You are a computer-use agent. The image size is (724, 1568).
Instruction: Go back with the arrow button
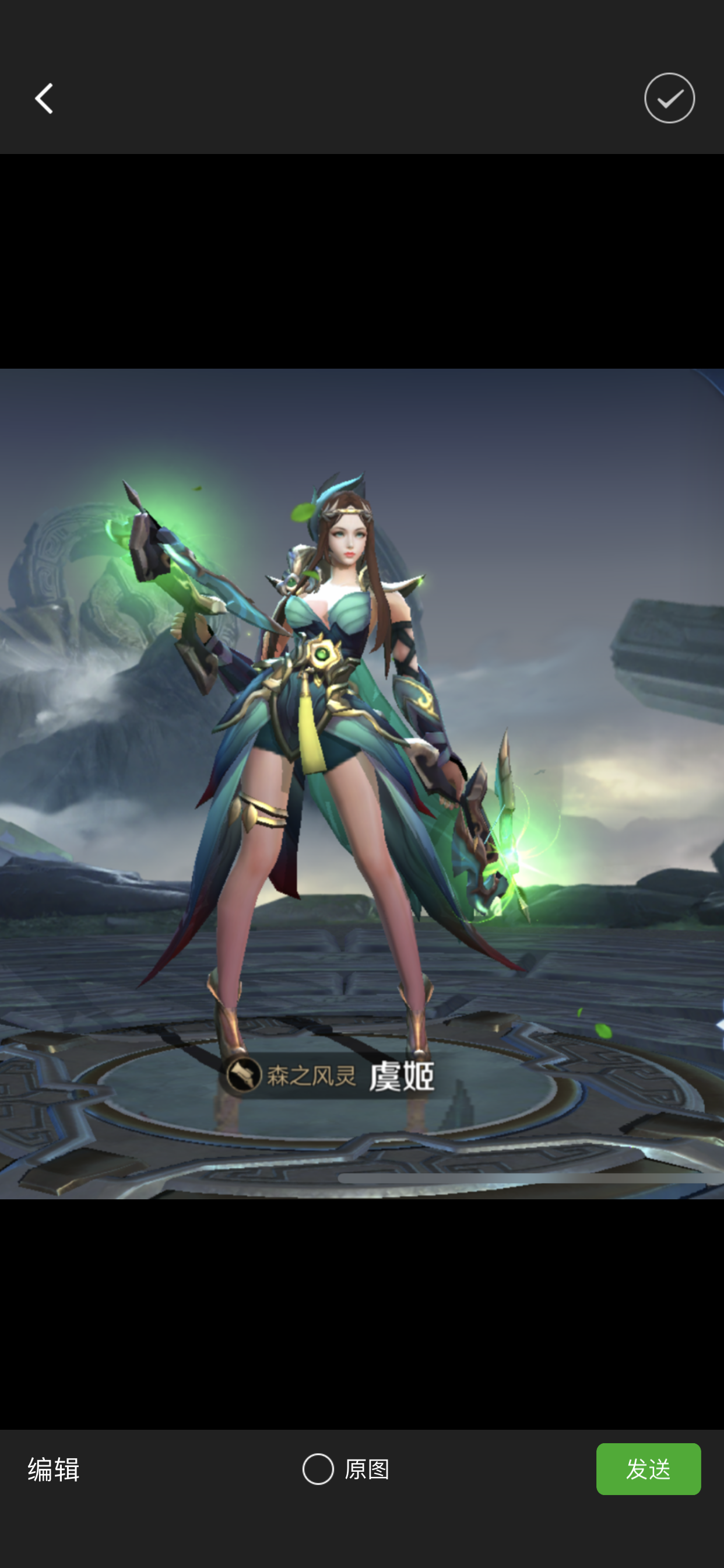(x=44, y=99)
